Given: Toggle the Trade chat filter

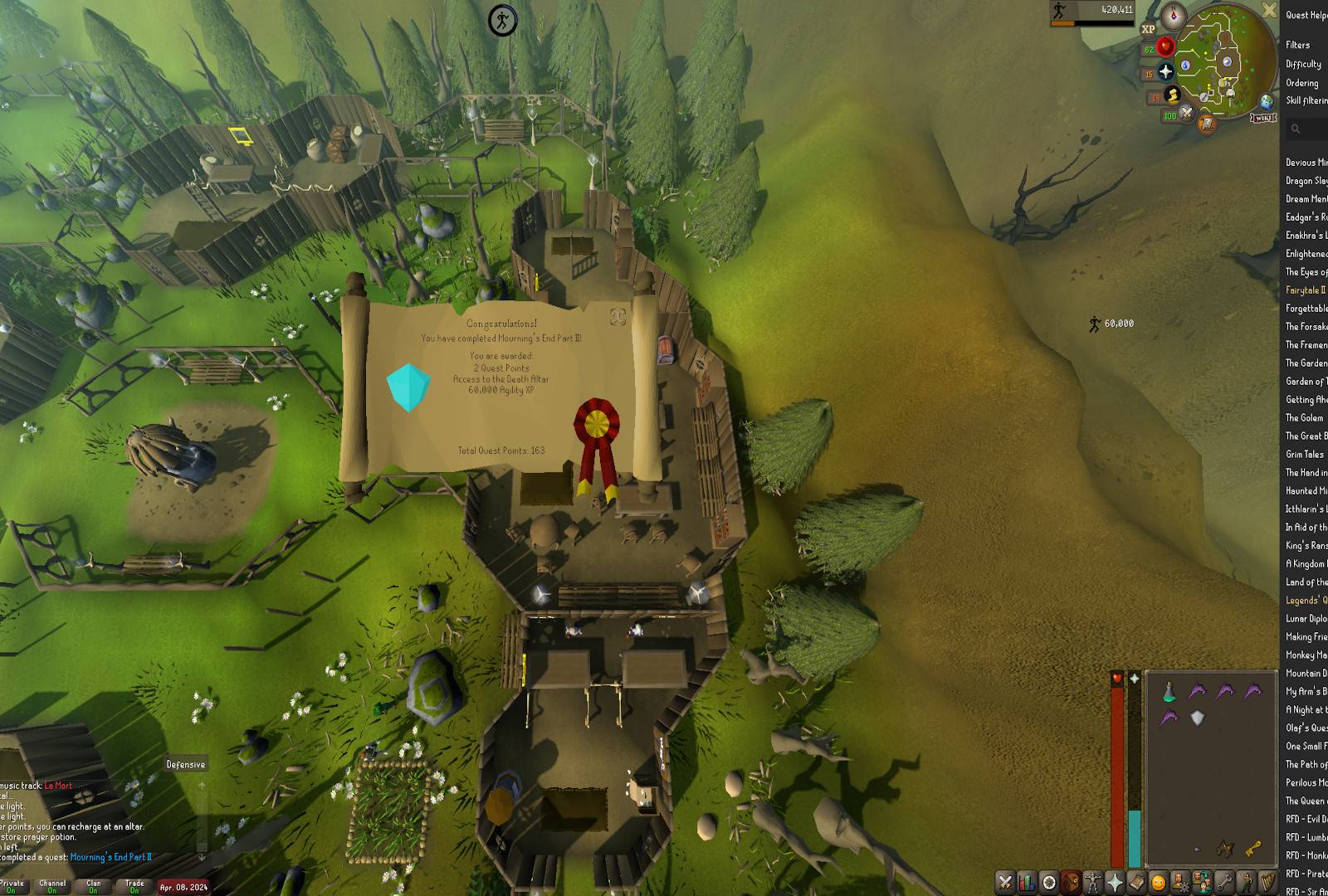Looking at the screenshot, I should [134, 886].
